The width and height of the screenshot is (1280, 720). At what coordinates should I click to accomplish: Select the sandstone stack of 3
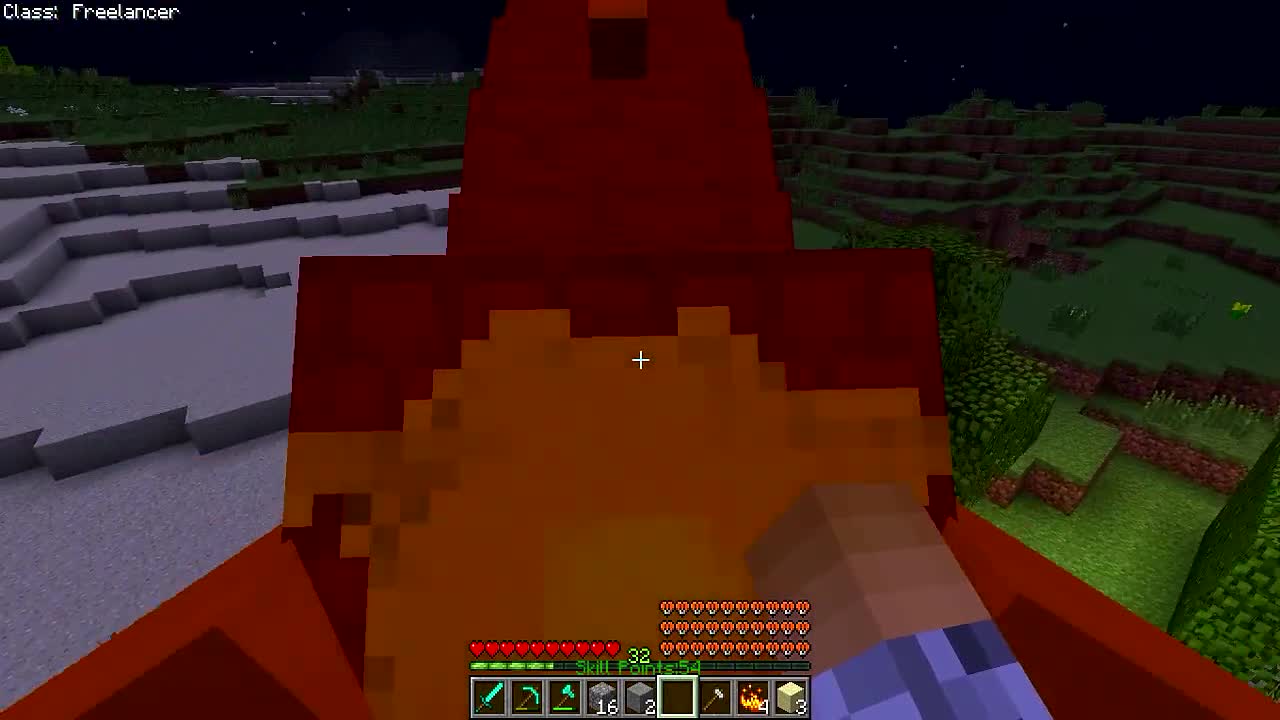pos(792,698)
